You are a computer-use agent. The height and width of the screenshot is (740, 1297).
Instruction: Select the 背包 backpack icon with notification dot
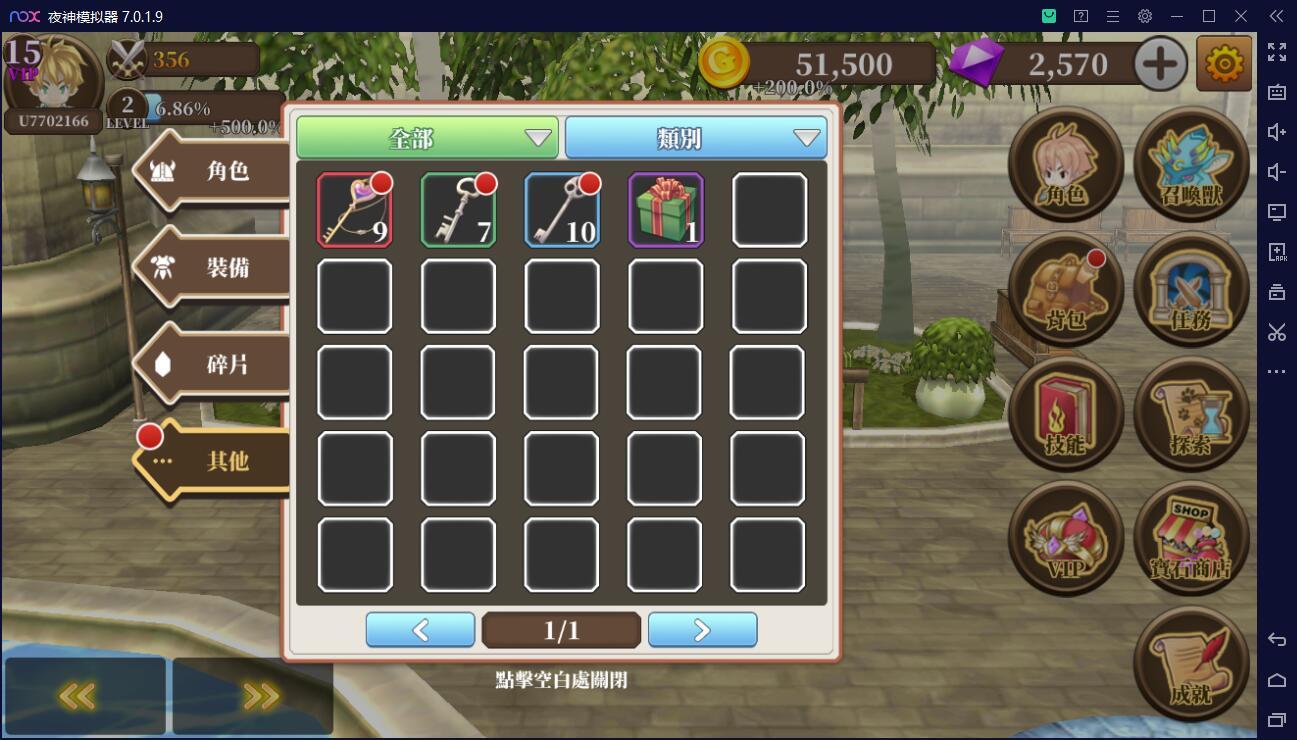point(1065,288)
